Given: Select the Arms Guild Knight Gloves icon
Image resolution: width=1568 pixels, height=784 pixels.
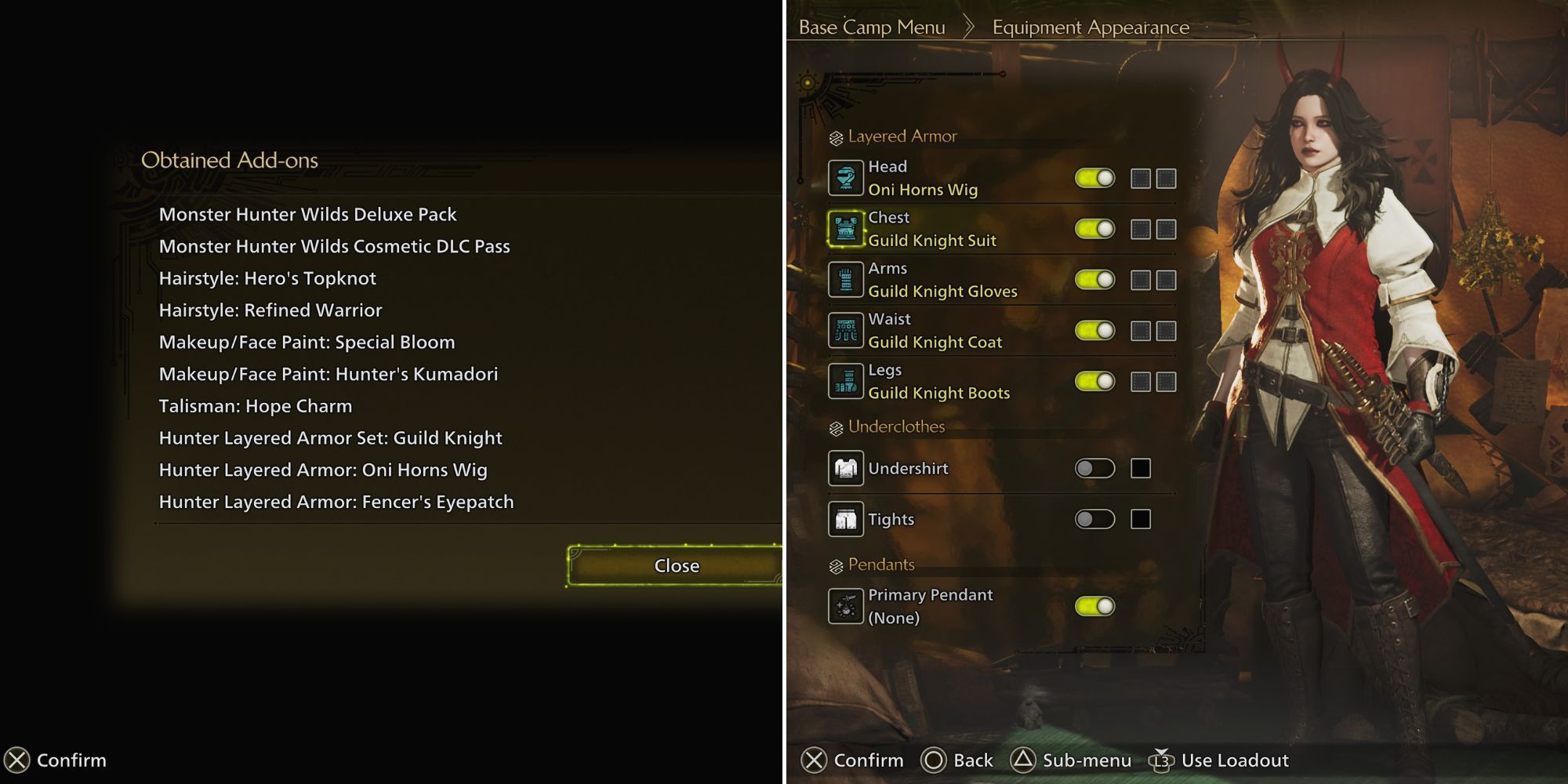Looking at the screenshot, I should 844,280.
